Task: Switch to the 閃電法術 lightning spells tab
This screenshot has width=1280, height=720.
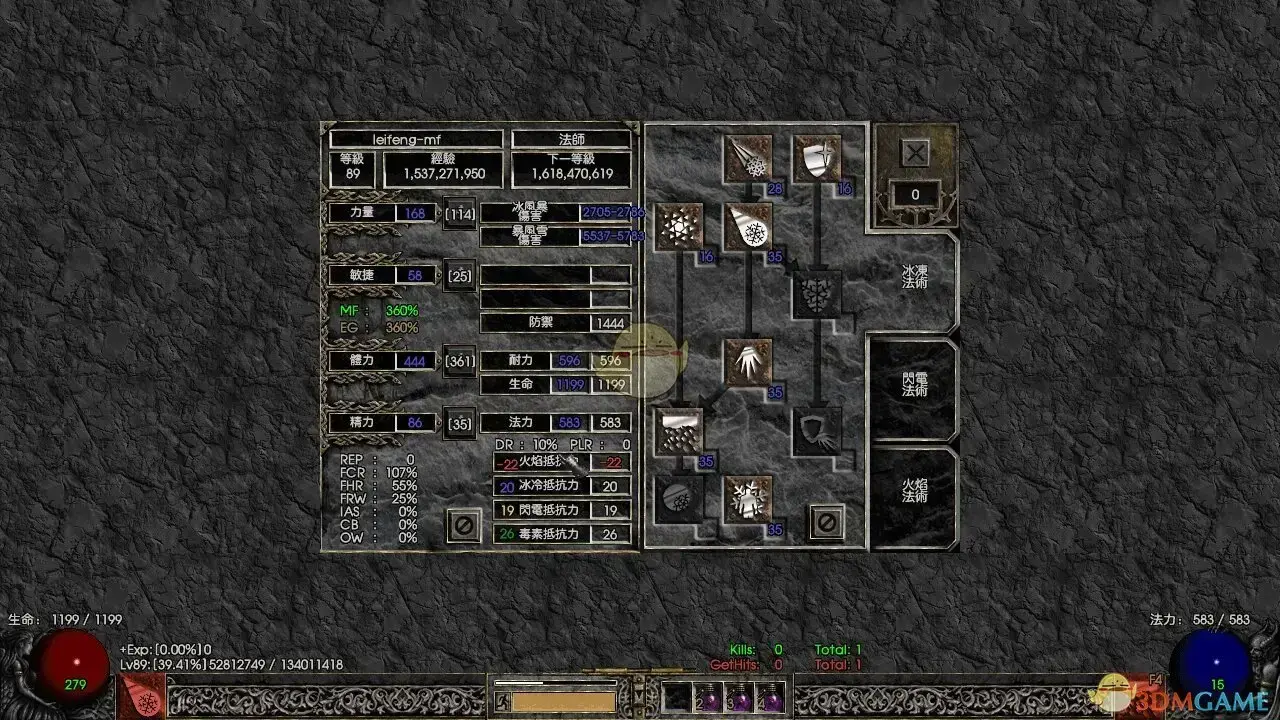Action: [914, 384]
